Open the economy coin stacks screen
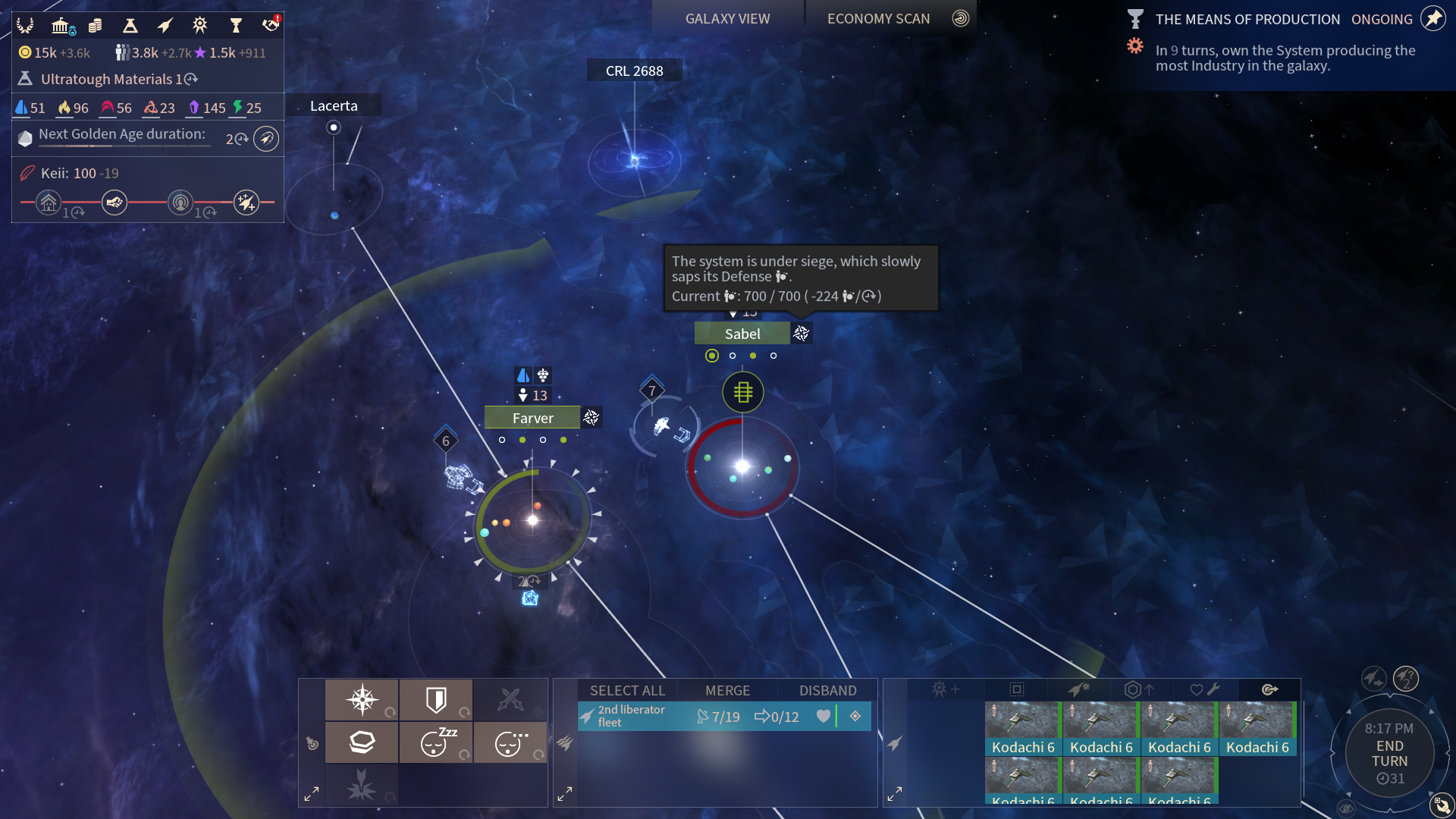Screen dimensions: 1456x819 (x=96, y=26)
